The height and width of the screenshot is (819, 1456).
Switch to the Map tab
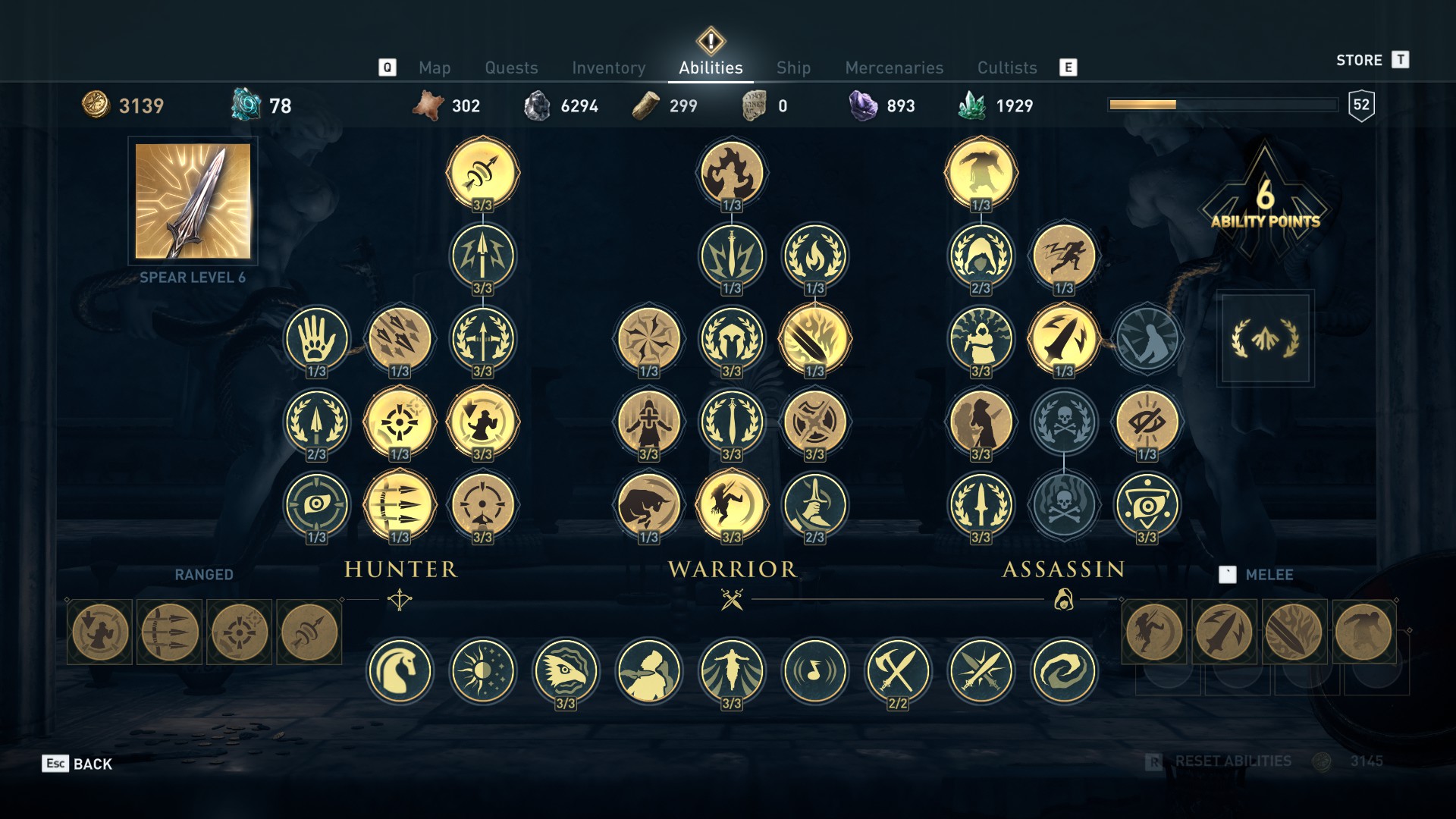click(x=435, y=67)
